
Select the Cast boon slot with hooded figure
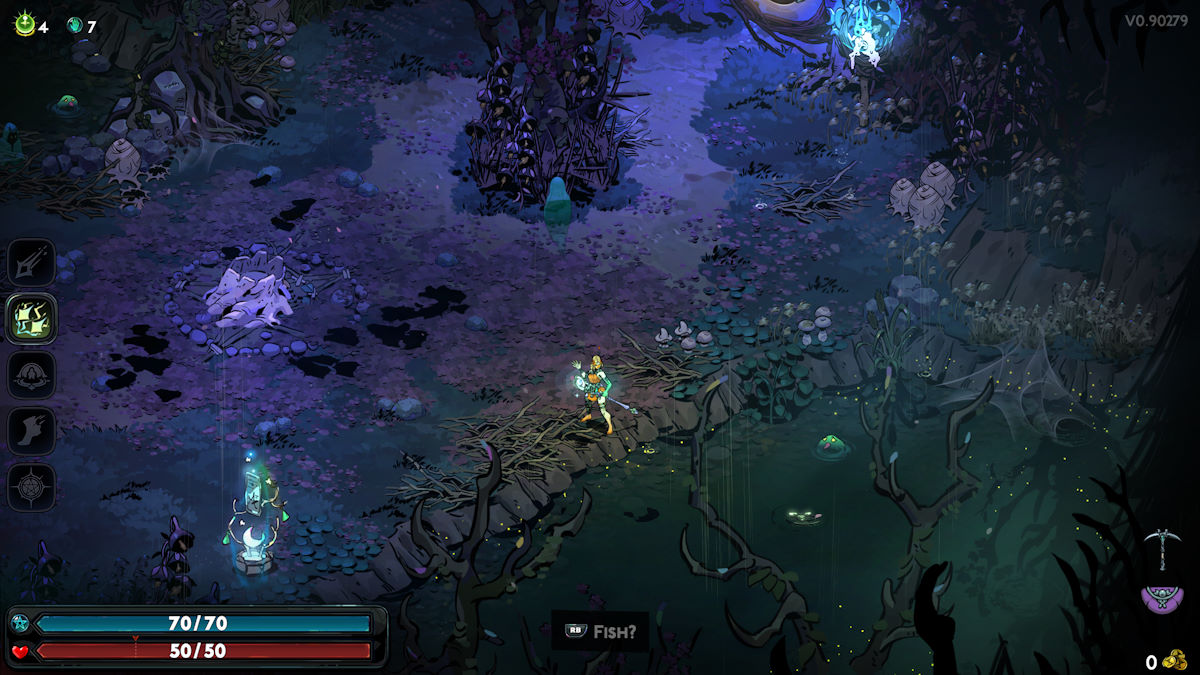click(31, 375)
